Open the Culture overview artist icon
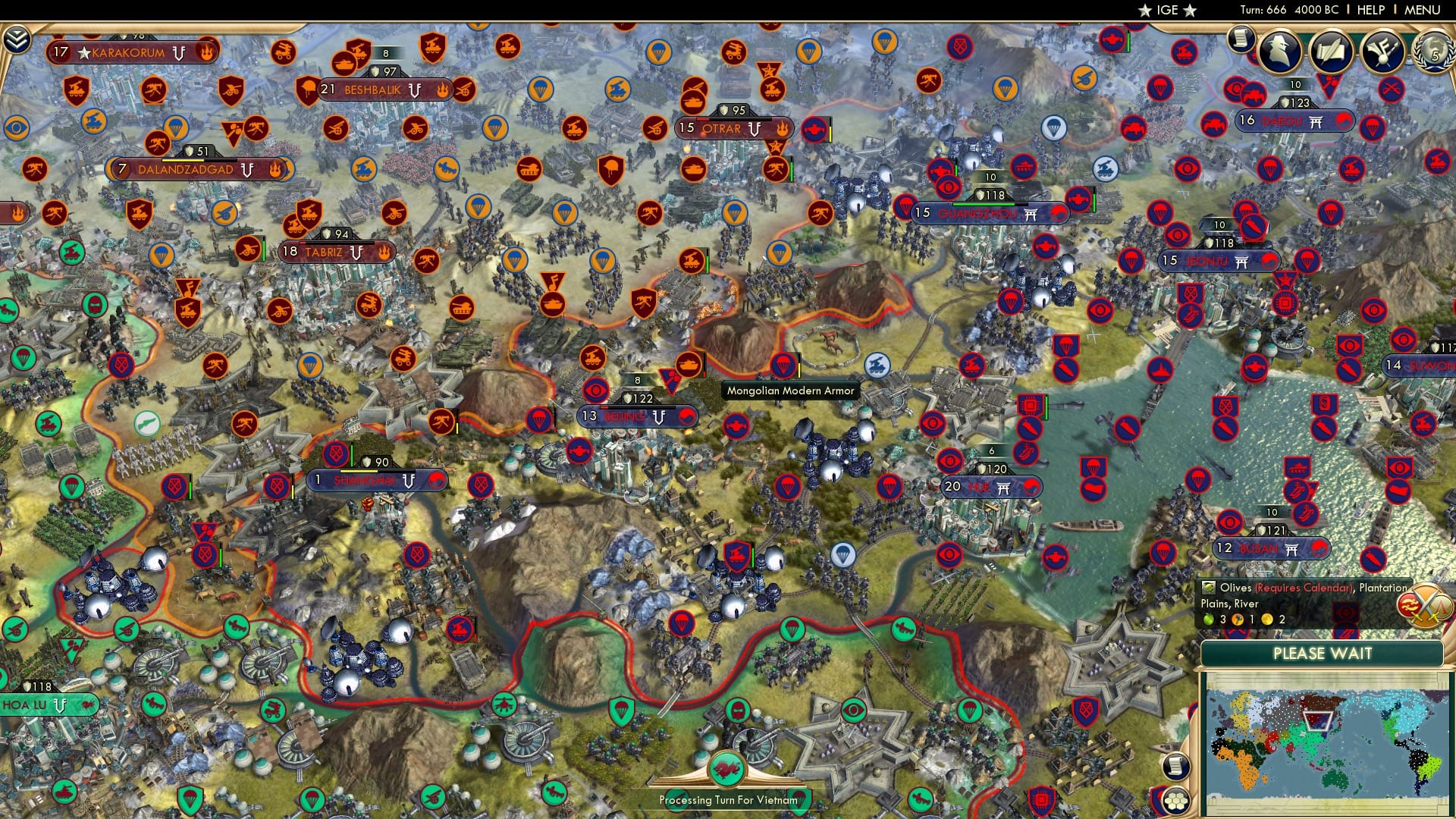 [x=1382, y=52]
